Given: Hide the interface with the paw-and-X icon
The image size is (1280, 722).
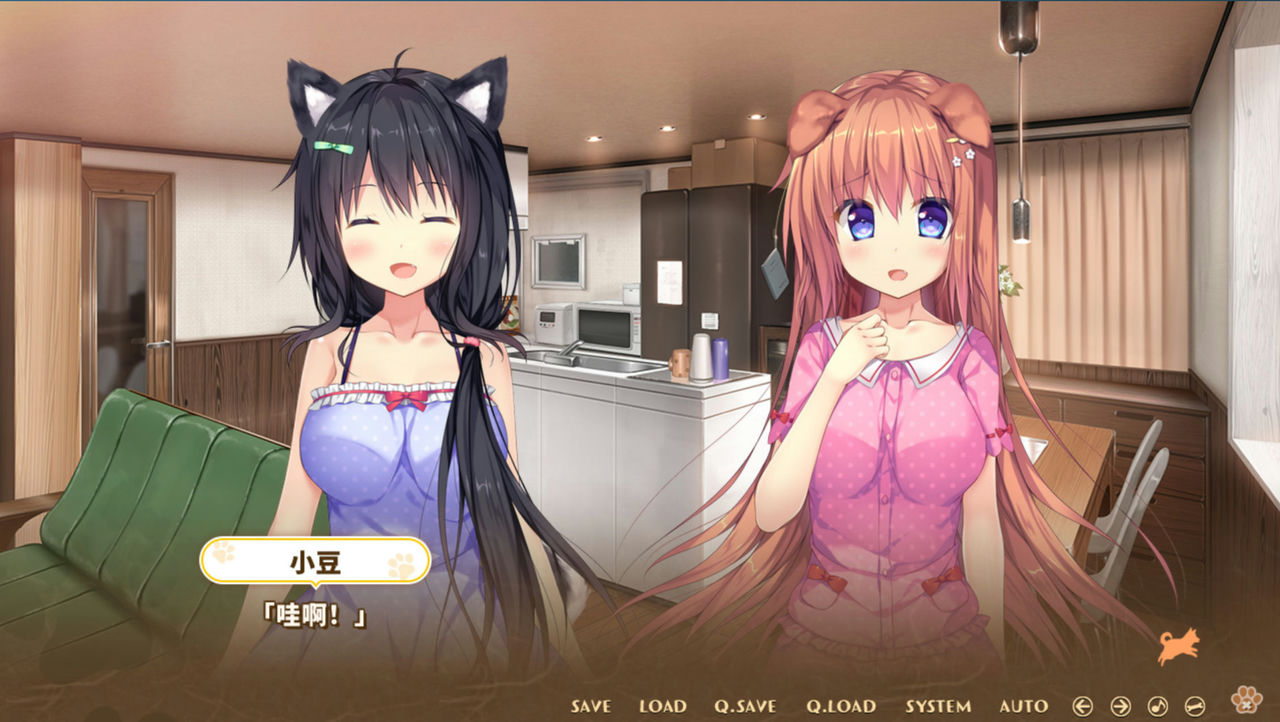Looking at the screenshot, I should 1246,702.
